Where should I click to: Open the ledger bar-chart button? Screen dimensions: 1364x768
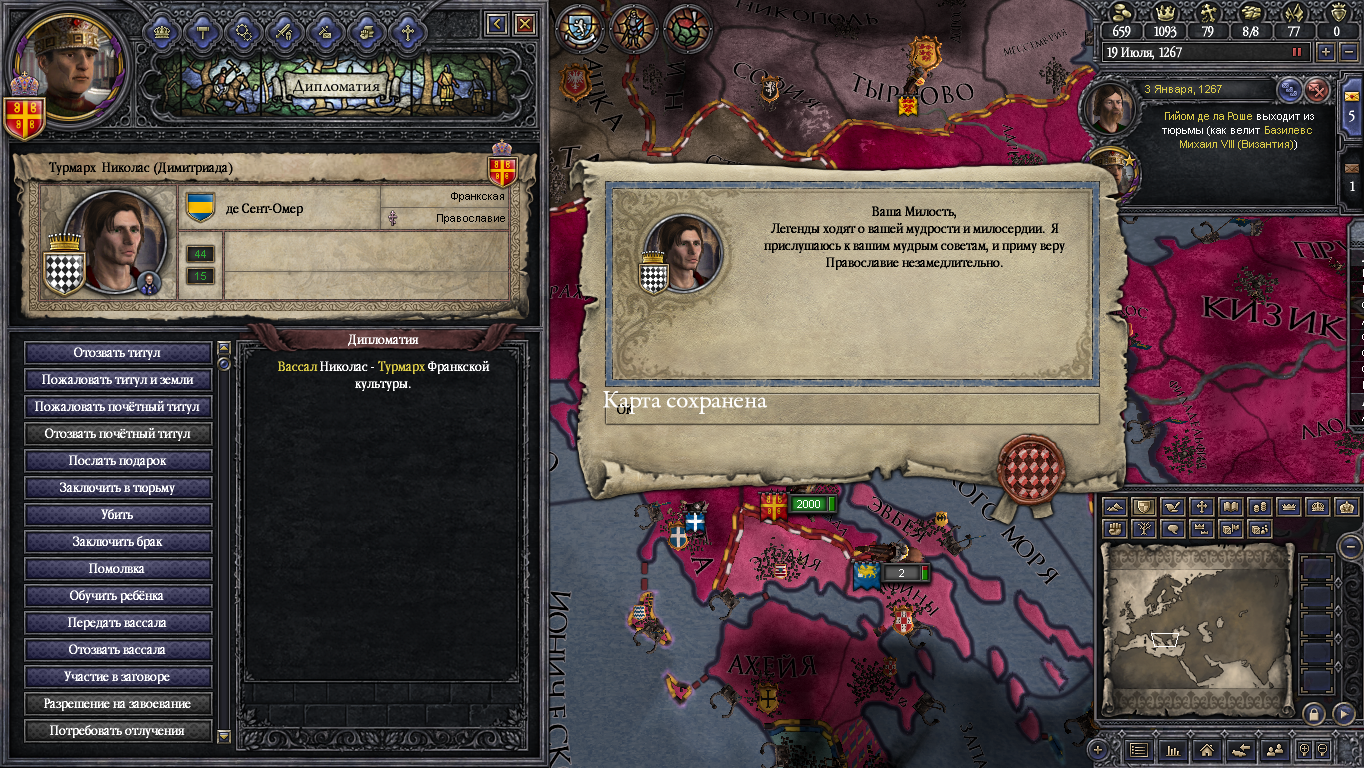(x=1173, y=749)
